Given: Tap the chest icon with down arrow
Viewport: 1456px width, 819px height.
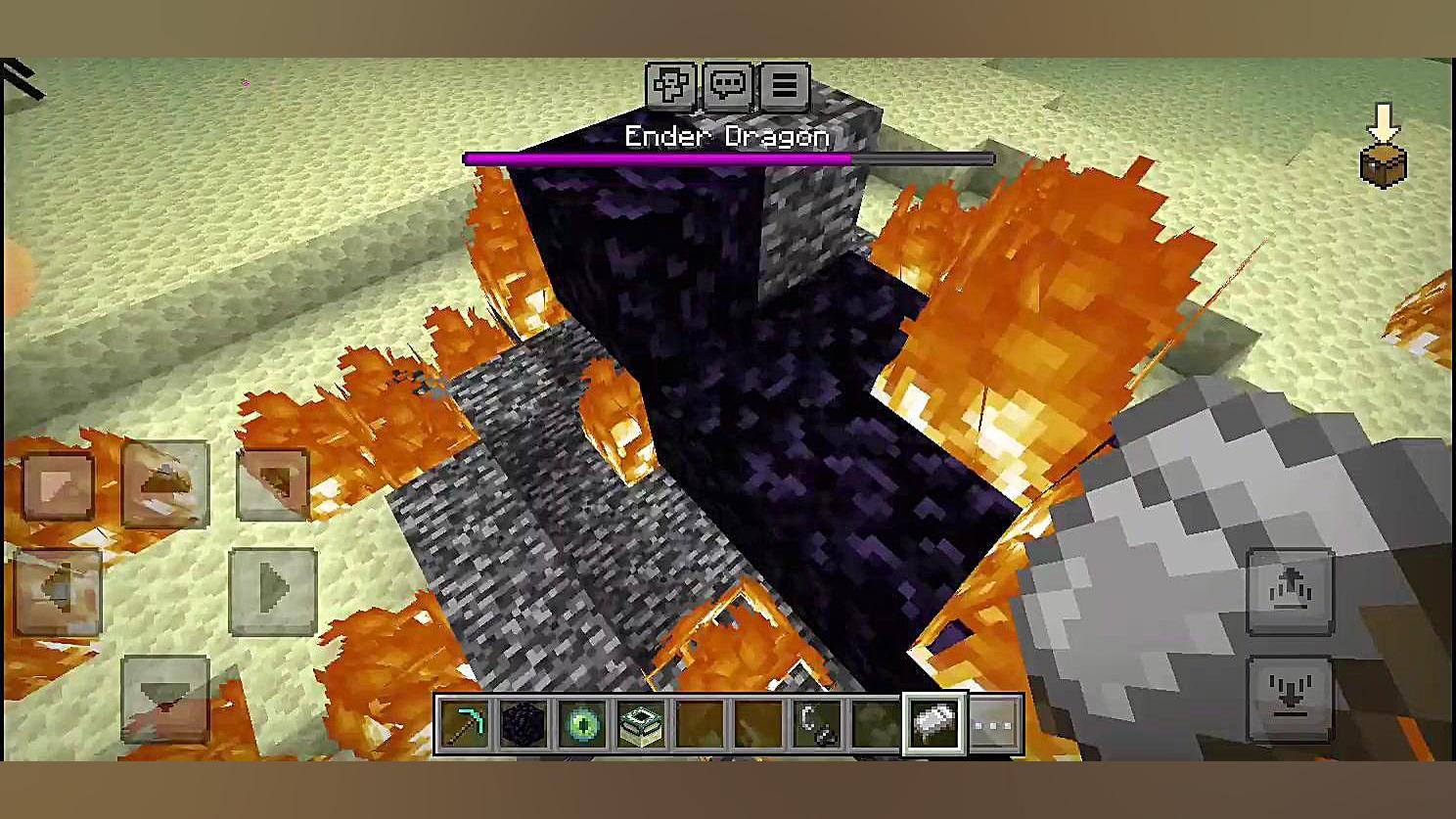Looking at the screenshot, I should (x=1384, y=147).
